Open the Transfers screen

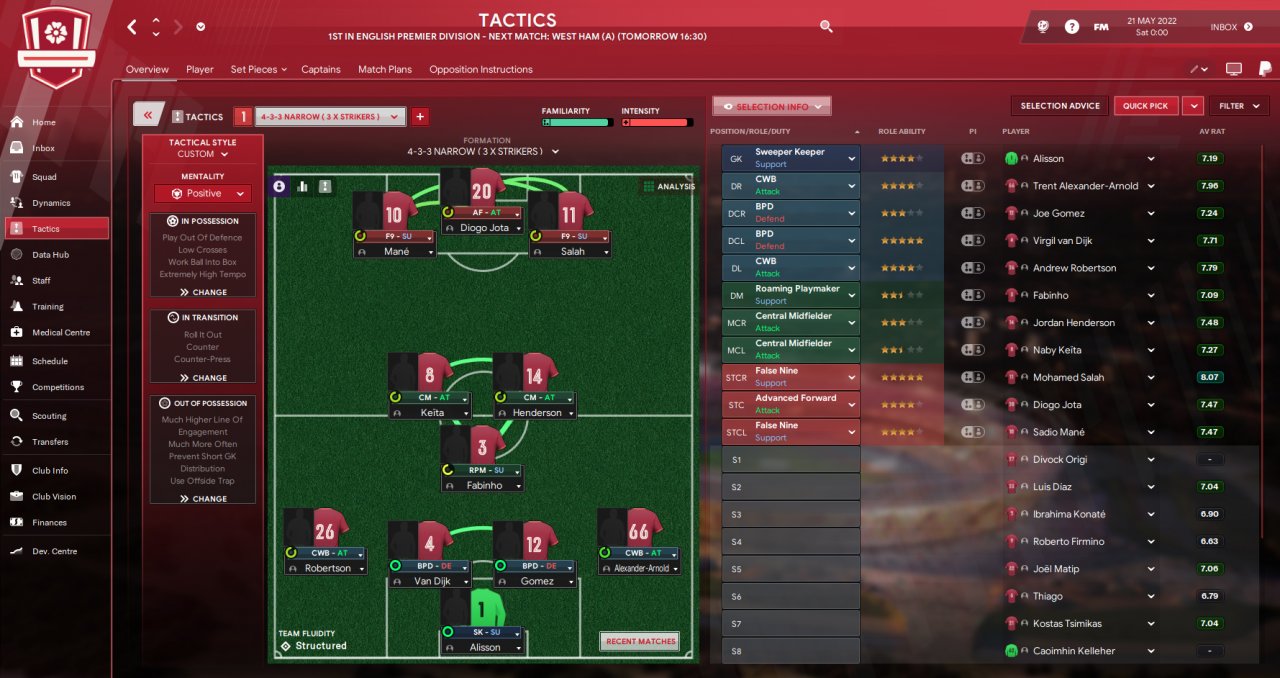50,442
